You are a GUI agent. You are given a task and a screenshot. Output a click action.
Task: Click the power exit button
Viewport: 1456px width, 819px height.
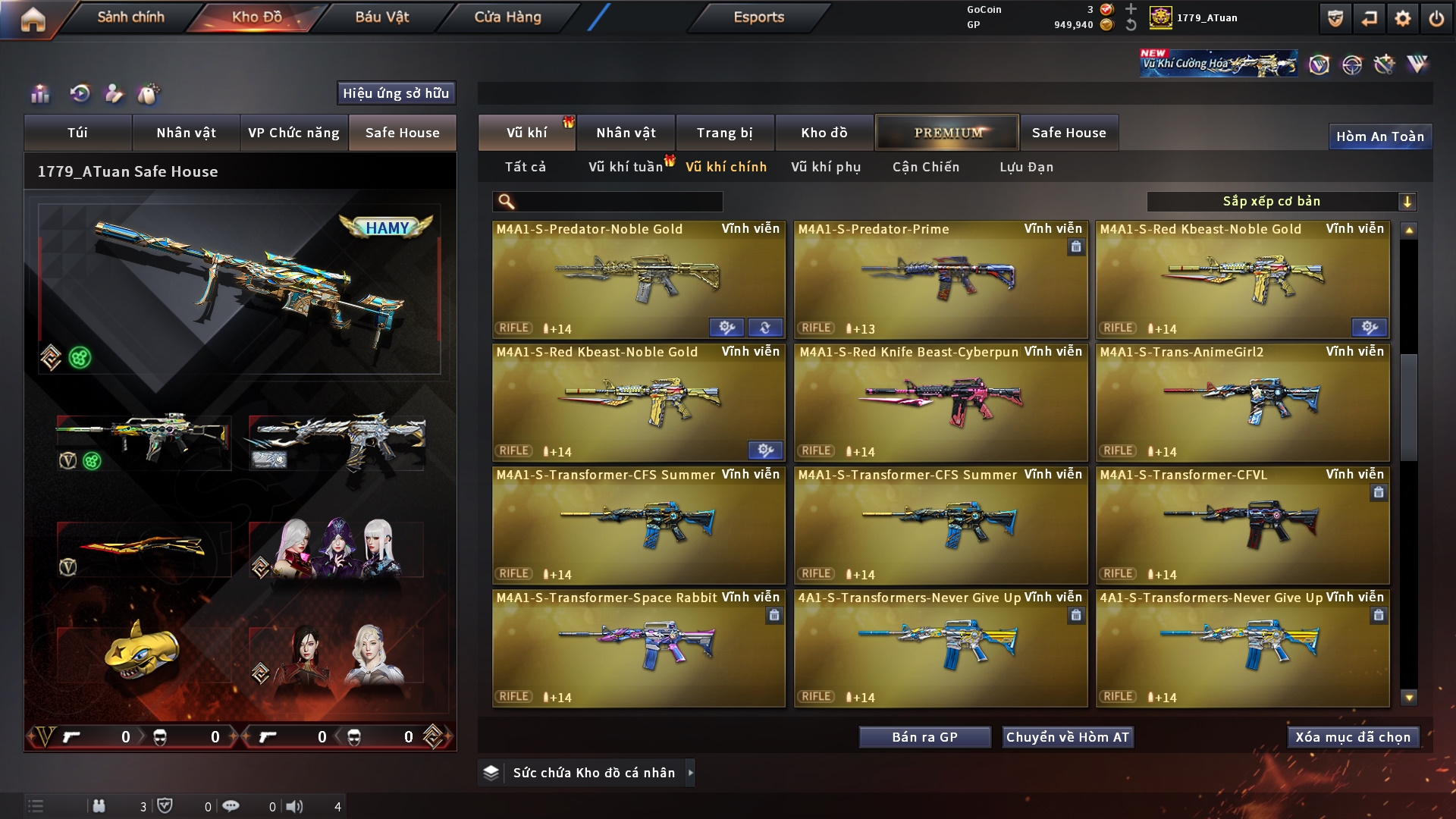pyautogui.click(x=1436, y=19)
